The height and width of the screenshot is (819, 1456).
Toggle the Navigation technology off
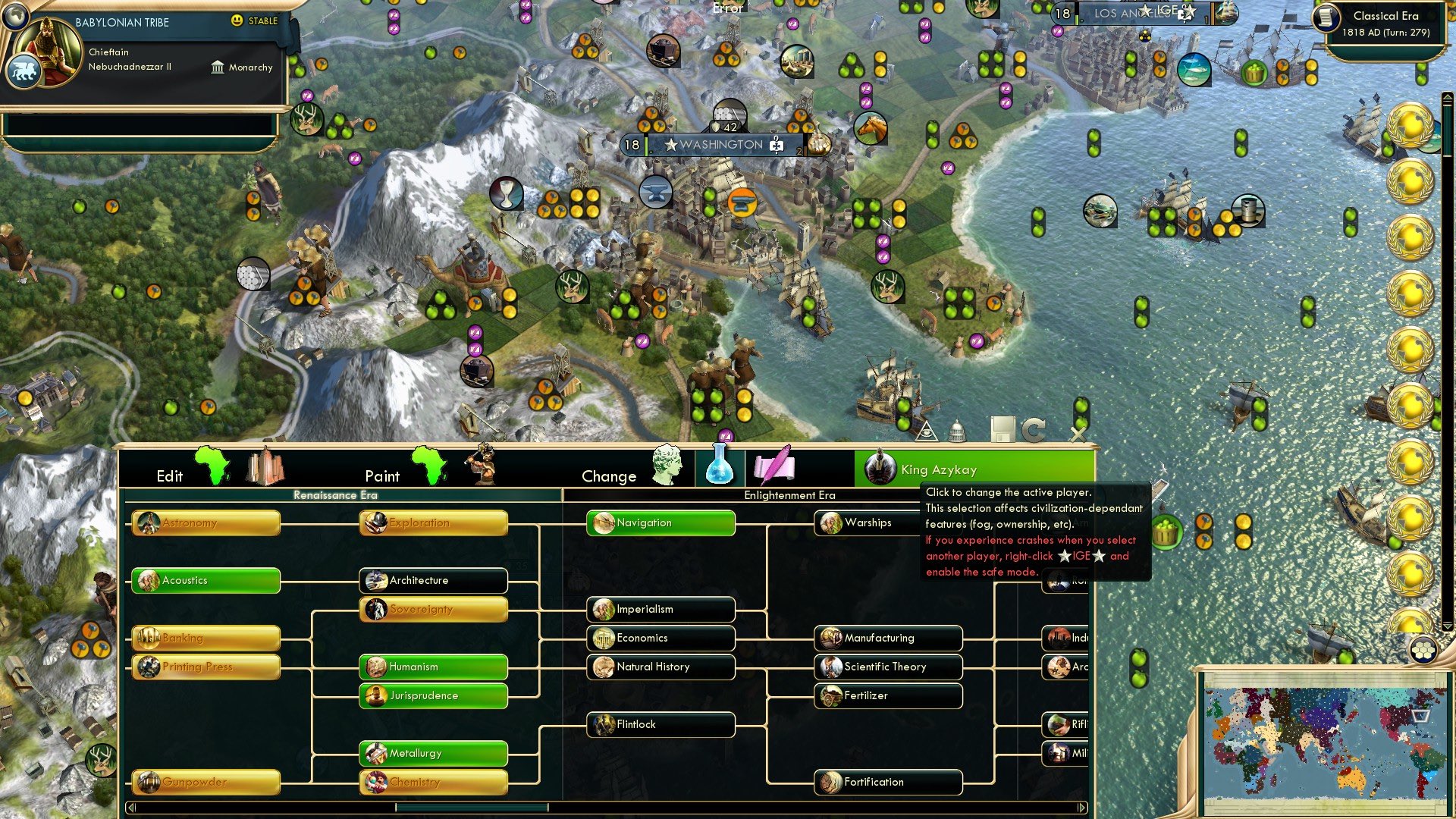(659, 522)
